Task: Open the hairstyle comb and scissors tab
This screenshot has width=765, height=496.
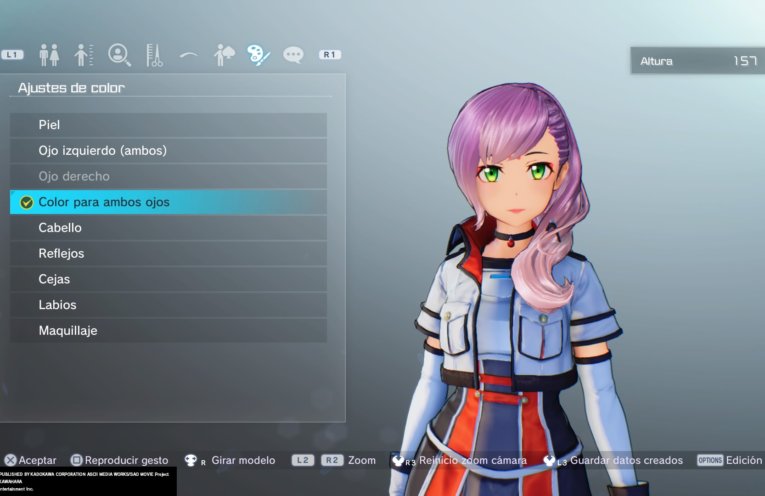Action: [154, 55]
